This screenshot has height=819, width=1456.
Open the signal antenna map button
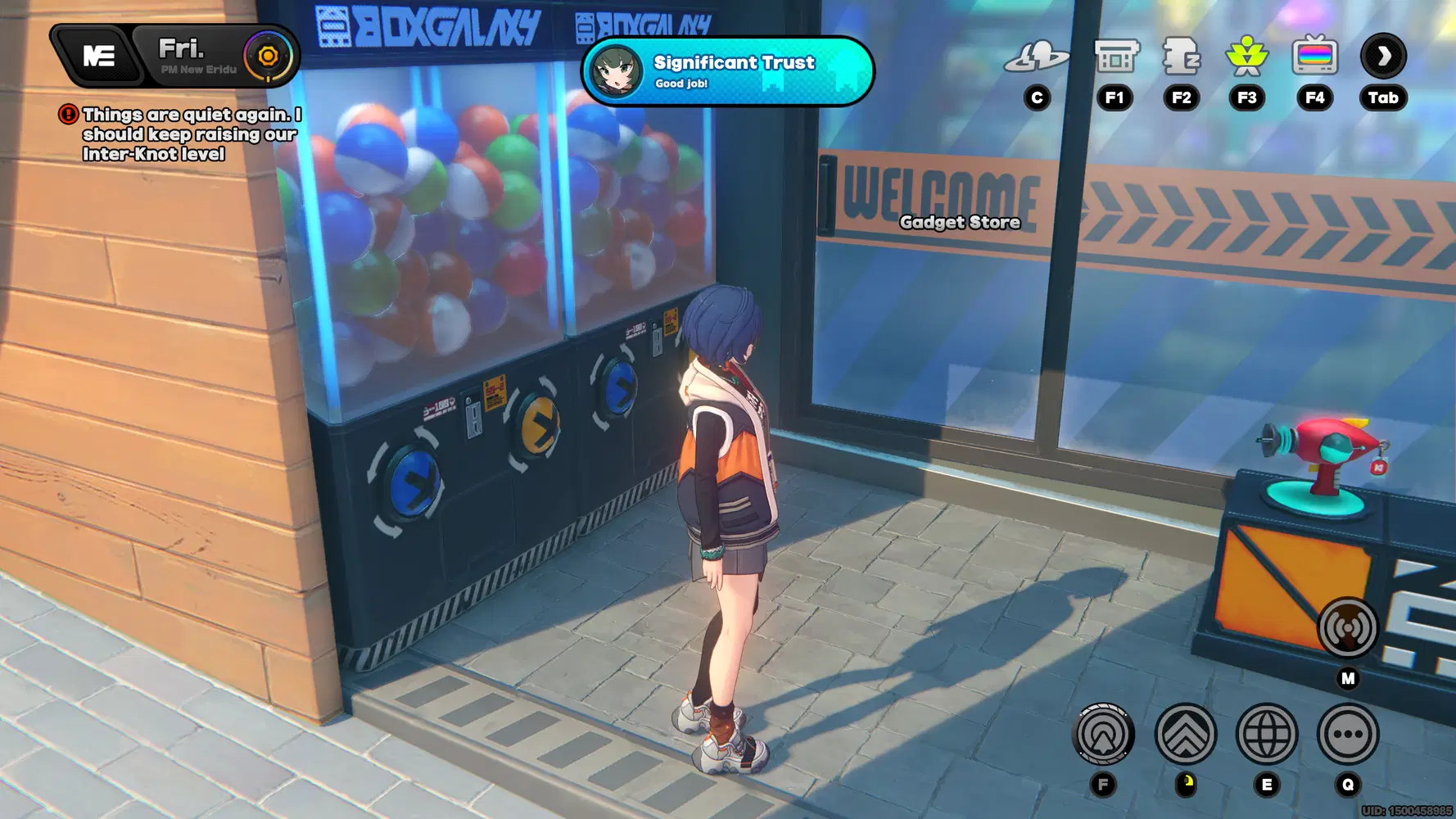click(1347, 629)
